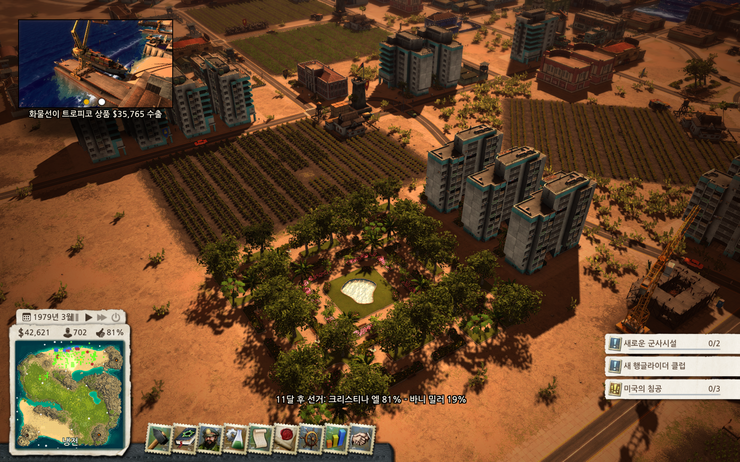
Task: Open the calendar date icon
Action: click(x=24, y=317)
